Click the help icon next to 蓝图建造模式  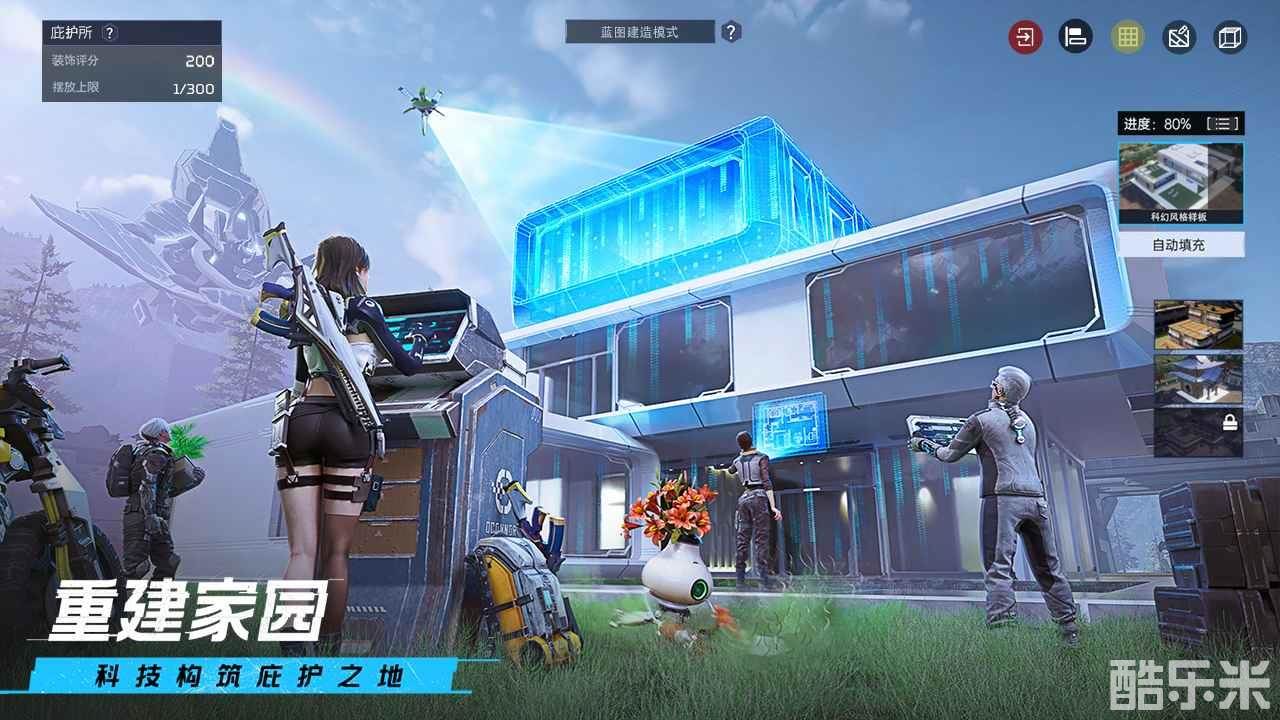(729, 31)
